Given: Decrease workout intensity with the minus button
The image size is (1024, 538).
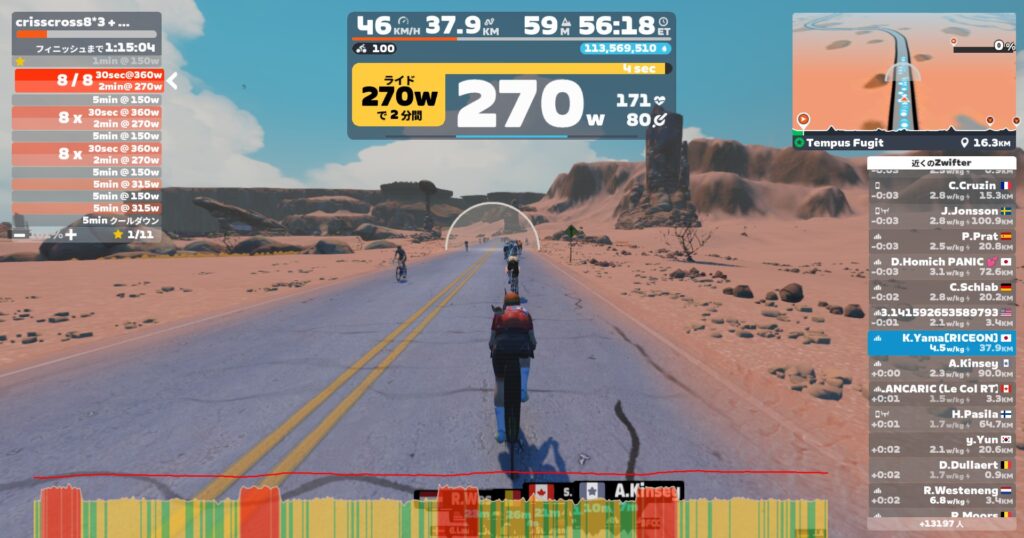Looking at the screenshot, I should click(20, 234).
